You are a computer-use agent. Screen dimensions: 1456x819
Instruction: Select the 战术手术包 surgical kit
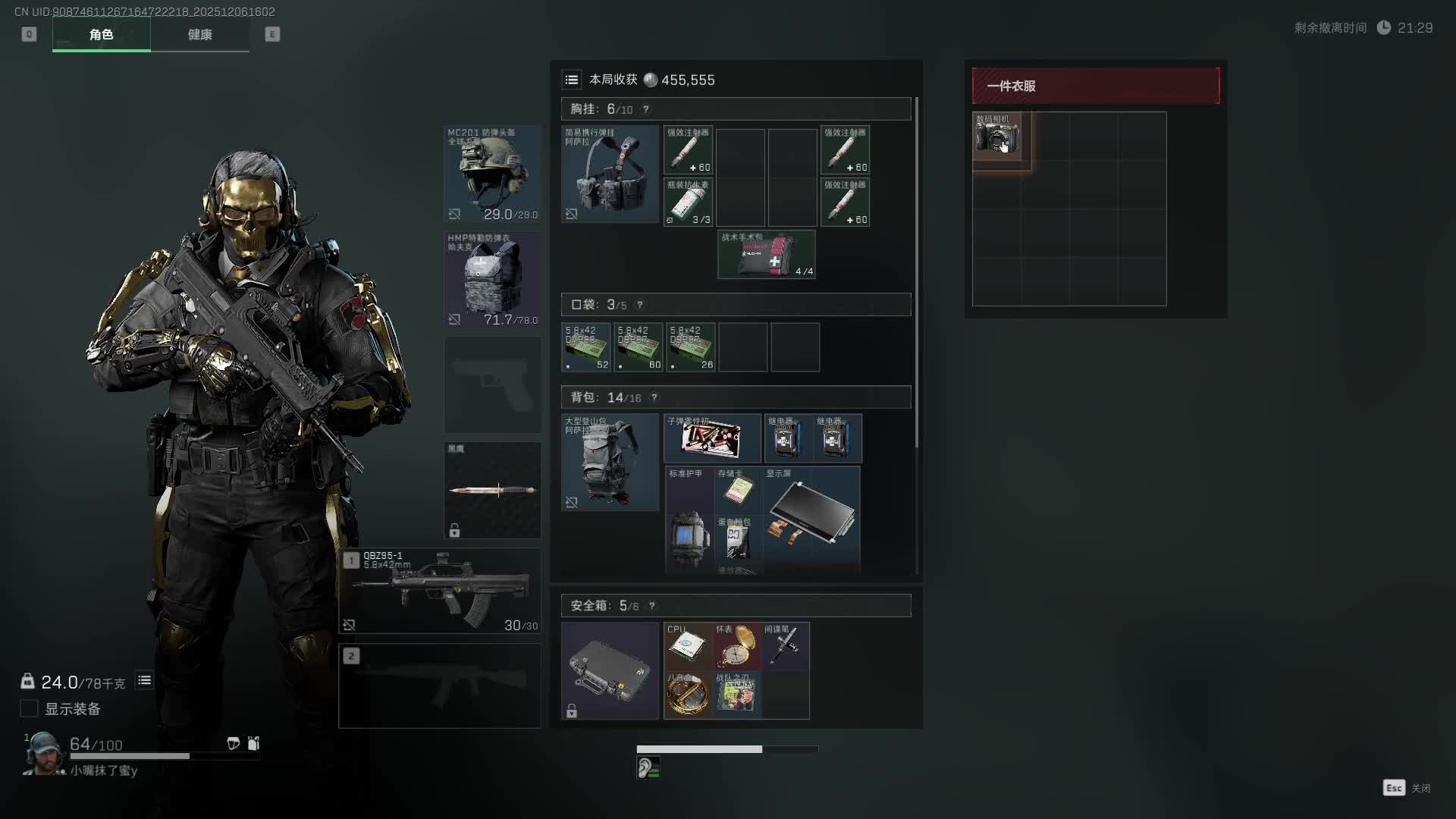point(766,255)
